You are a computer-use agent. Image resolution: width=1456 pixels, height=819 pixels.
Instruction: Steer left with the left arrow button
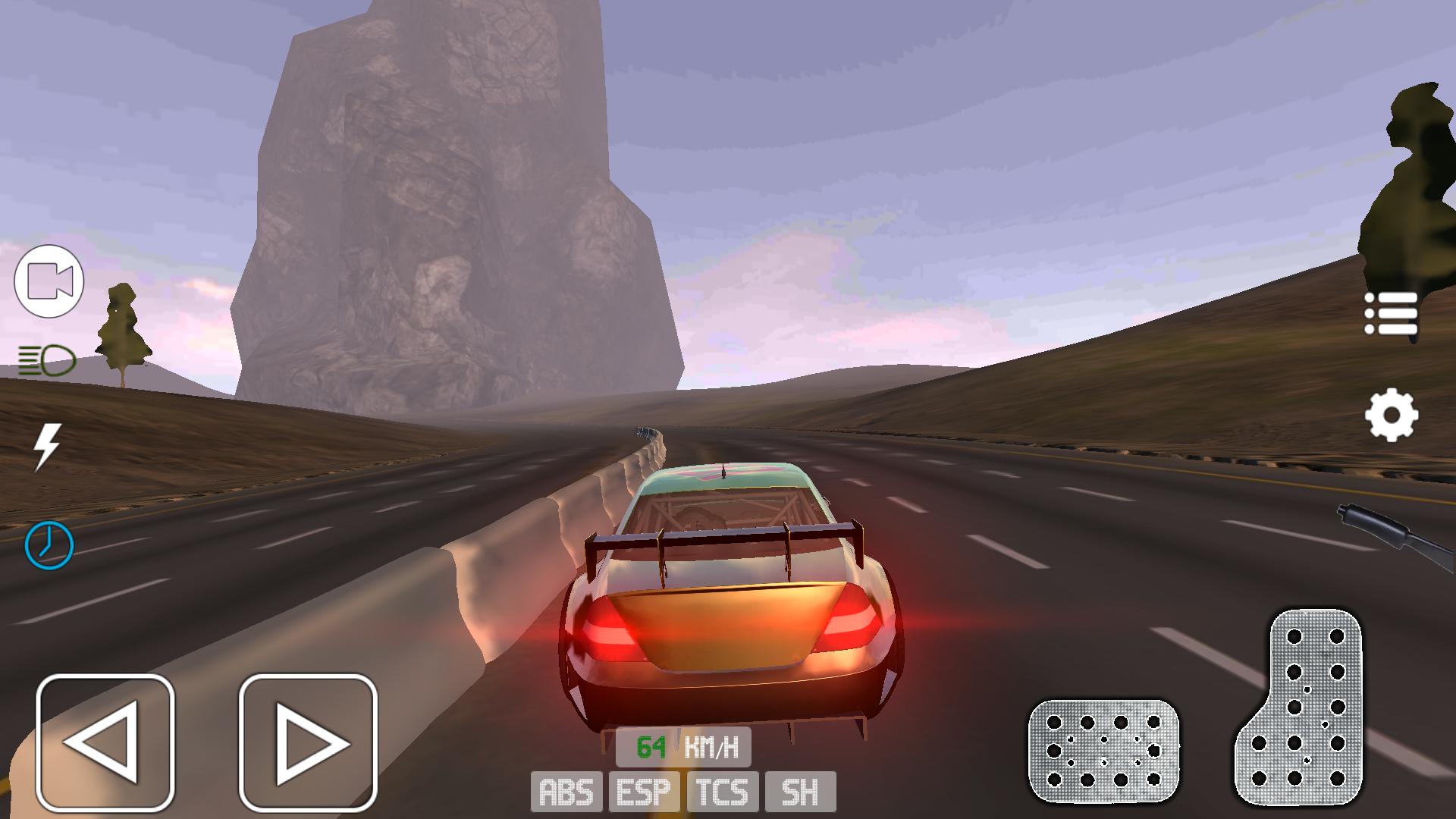(105, 742)
